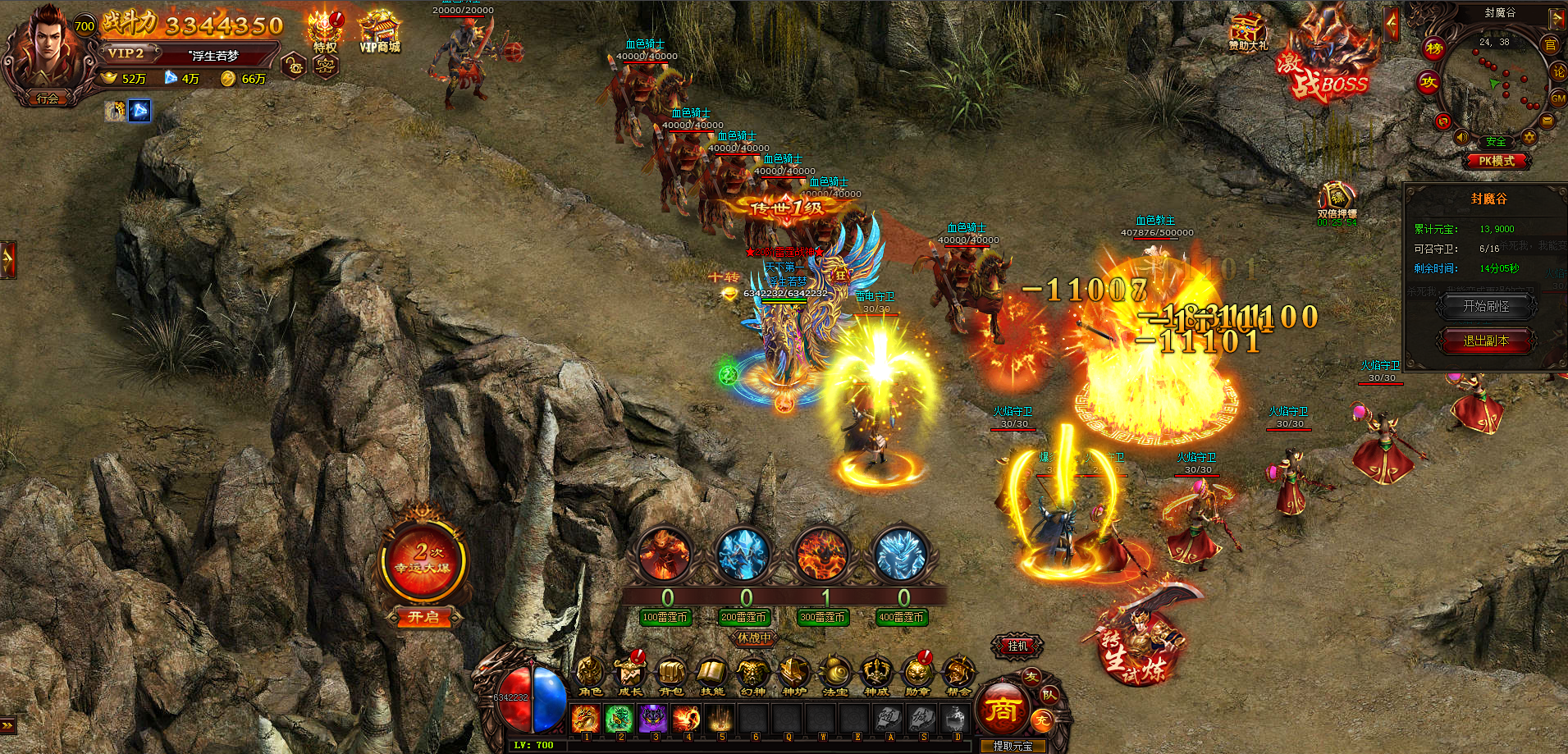Image resolution: width=1568 pixels, height=754 pixels.
Task: Toggle 挂机 auto-battle button
Action: pyautogui.click(x=1017, y=647)
